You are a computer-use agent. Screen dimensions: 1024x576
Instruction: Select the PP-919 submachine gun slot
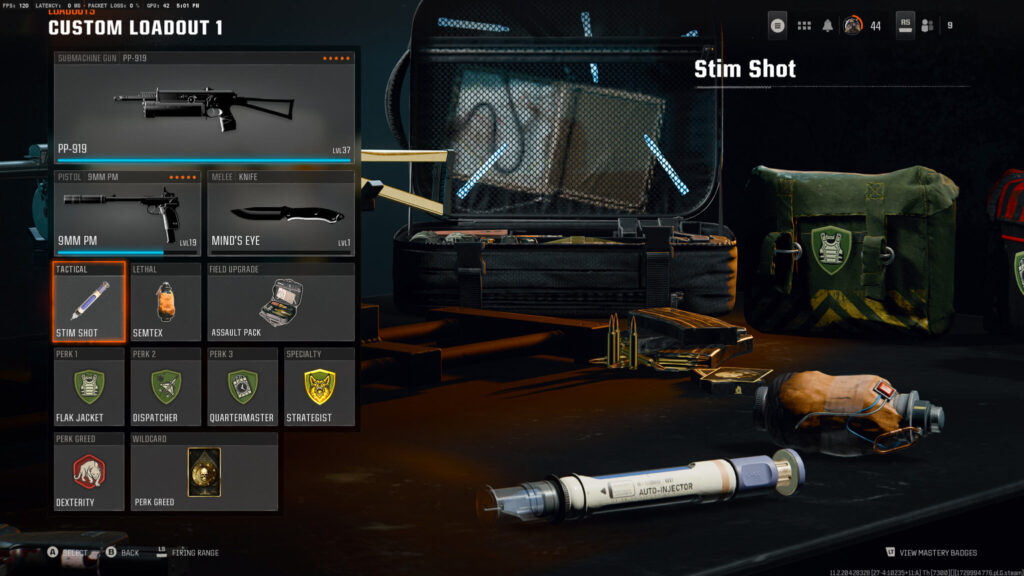[204, 107]
